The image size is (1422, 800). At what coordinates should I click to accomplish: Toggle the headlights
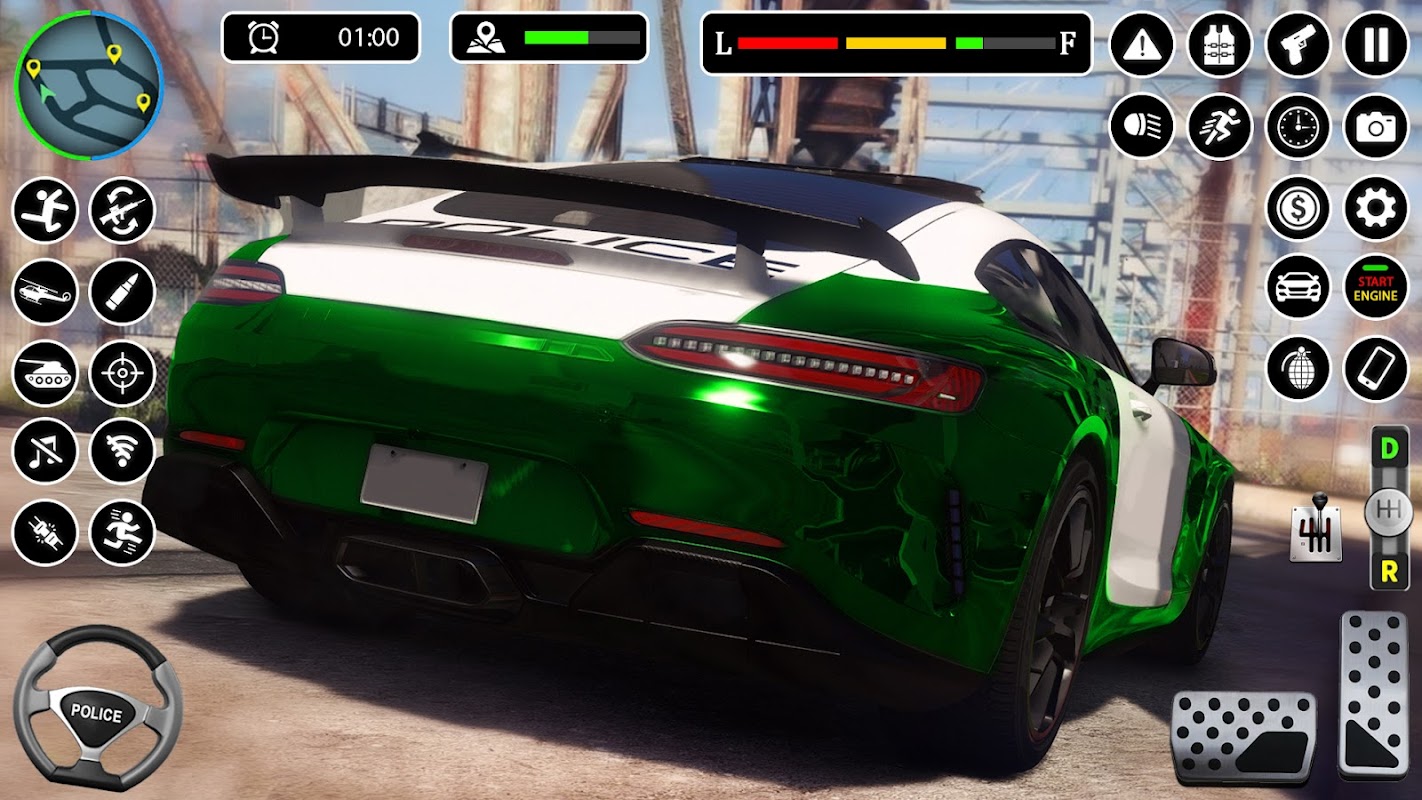pyautogui.click(x=1141, y=126)
